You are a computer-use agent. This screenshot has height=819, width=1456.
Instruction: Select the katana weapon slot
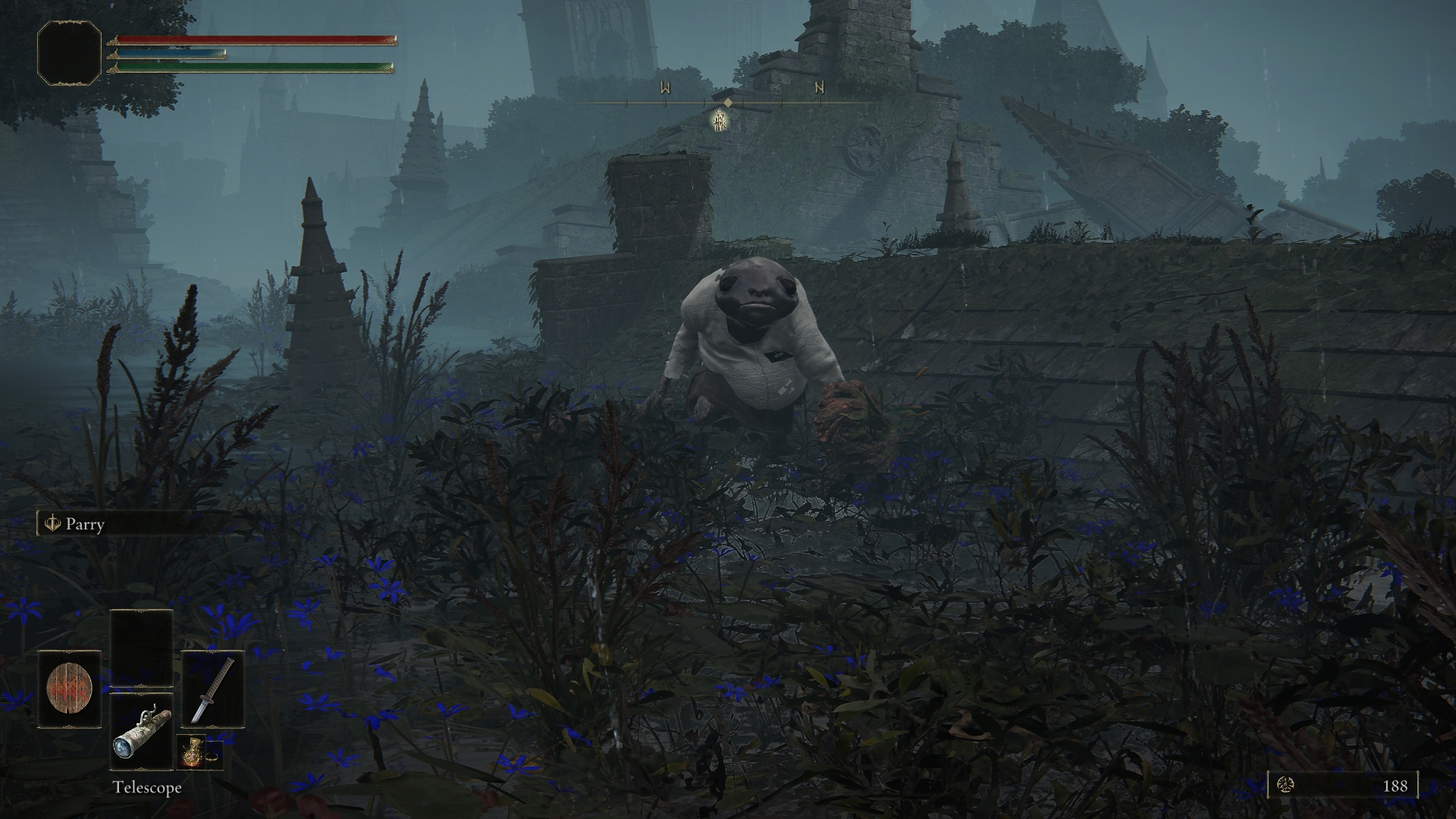tap(212, 689)
